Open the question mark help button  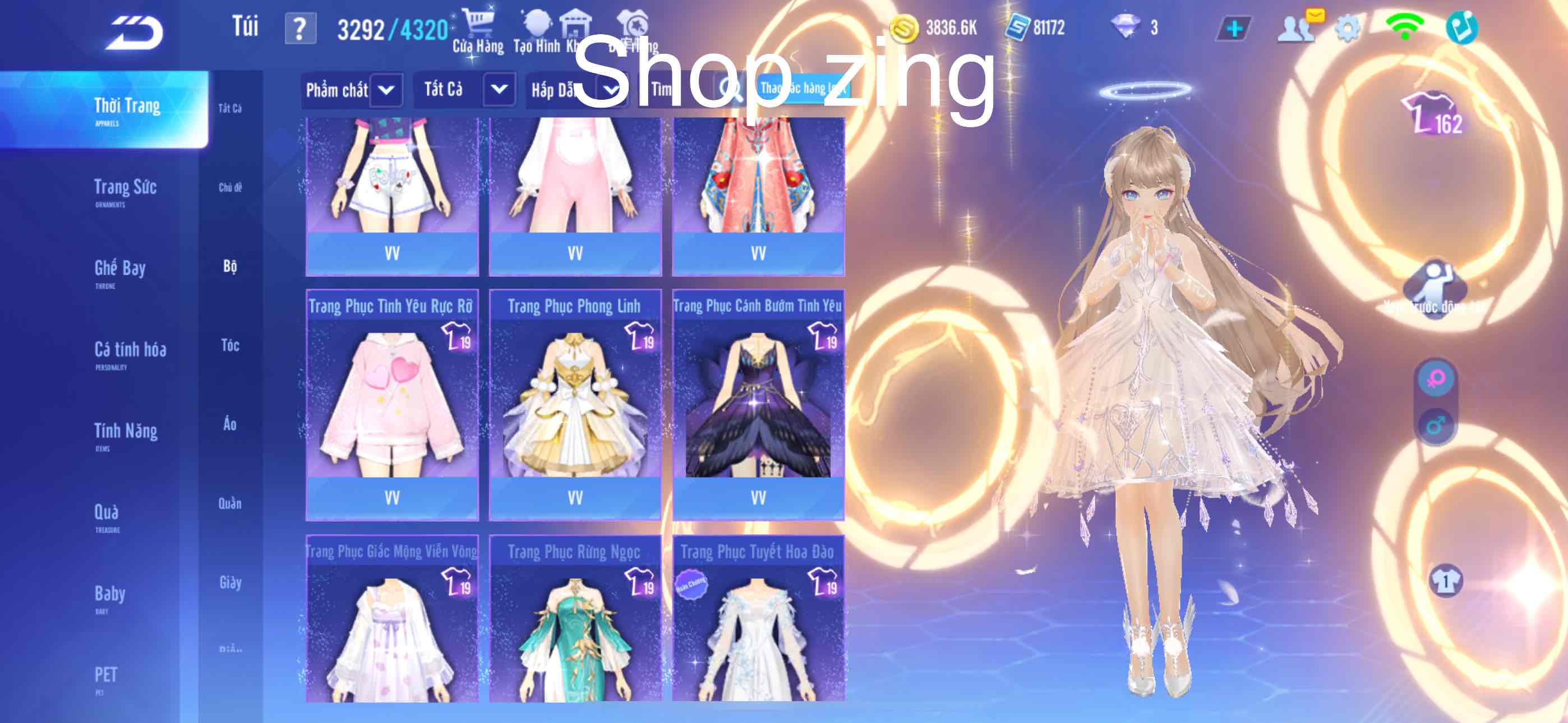pos(300,29)
